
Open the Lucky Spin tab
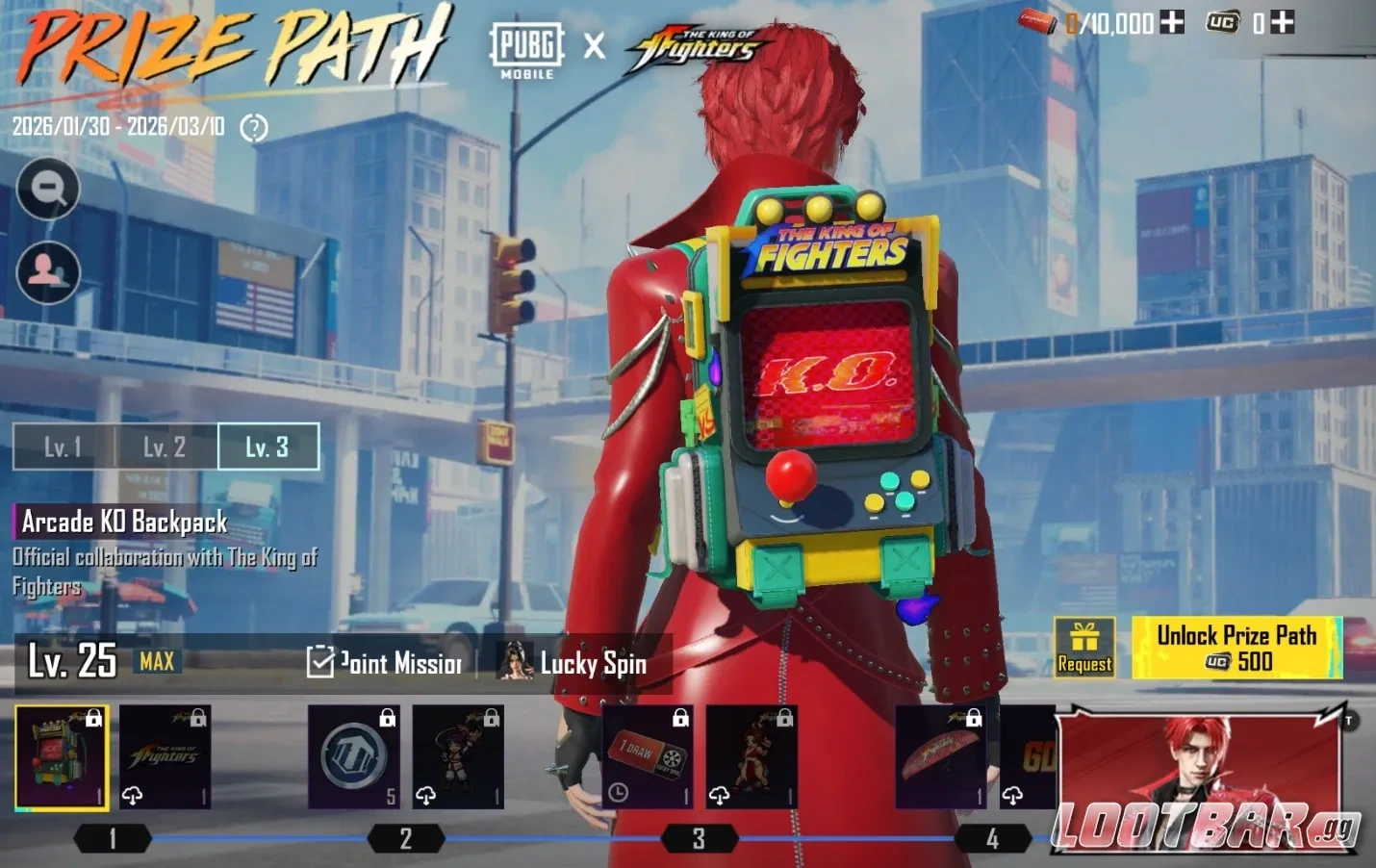(x=595, y=664)
